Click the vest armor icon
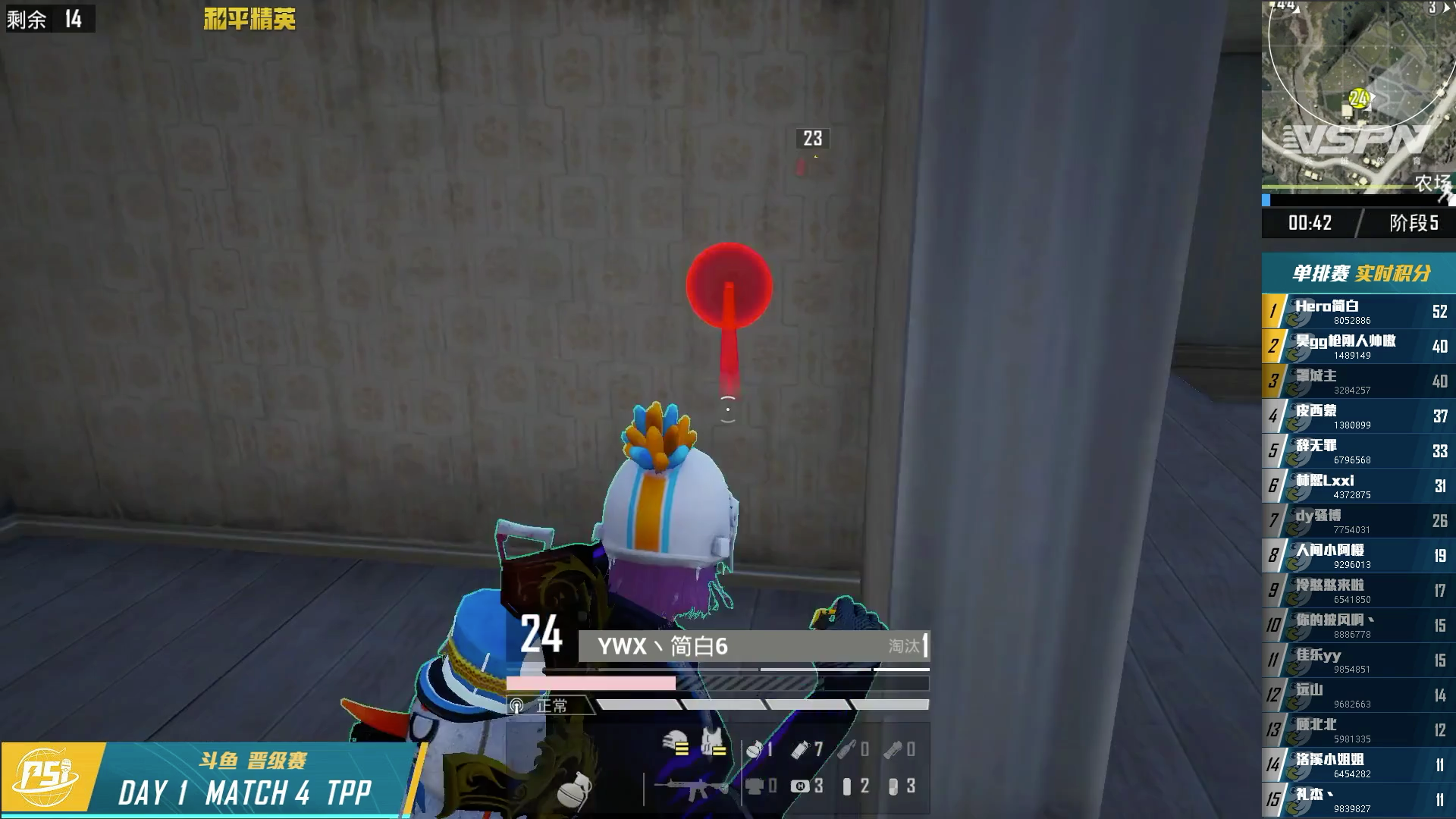Image resolution: width=1456 pixels, height=819 pixels. pyautogui.click(x=713, y=744)
